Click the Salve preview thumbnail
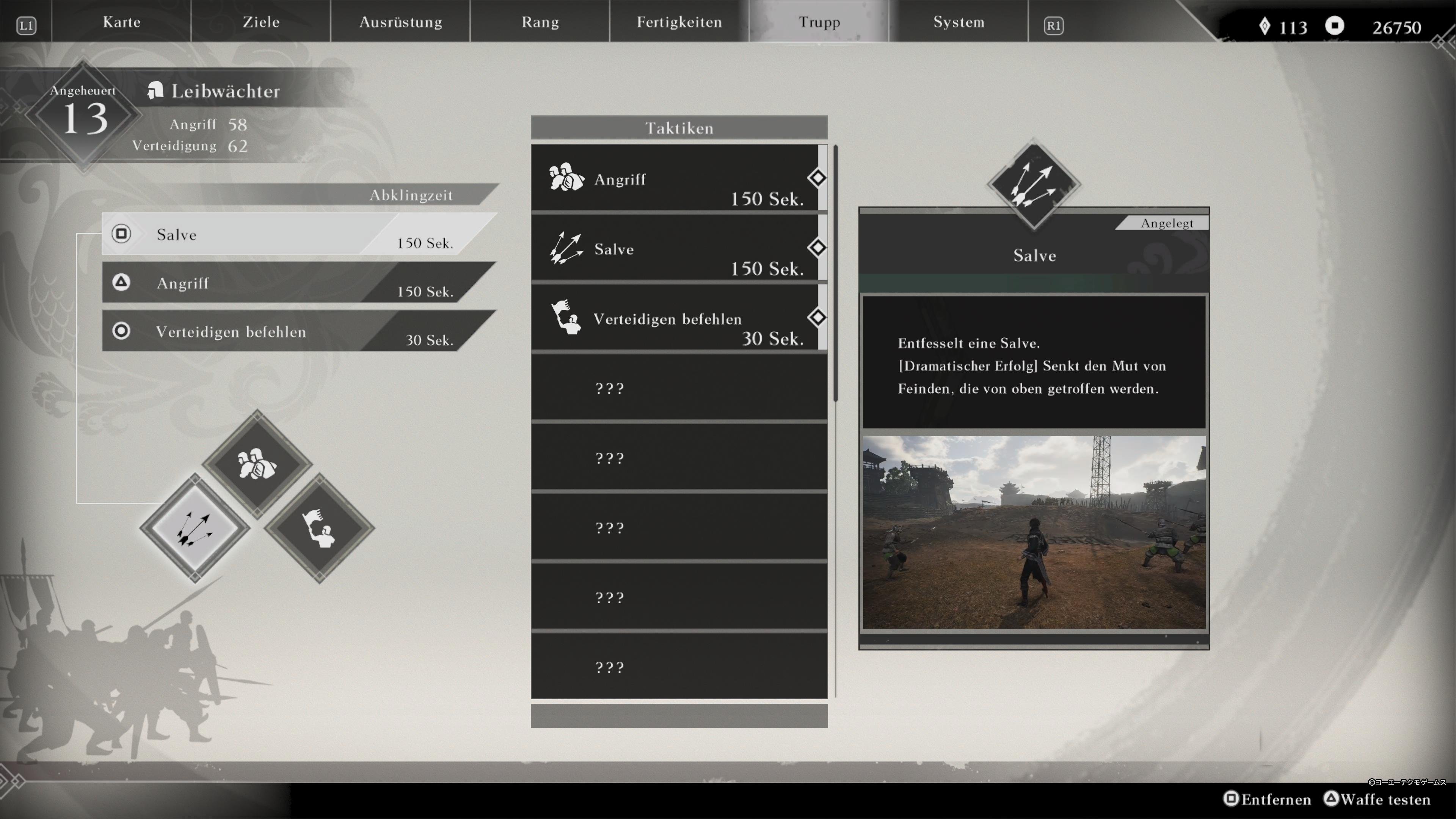Viewport: 1456px width, 819px height. pos(1033,532)
